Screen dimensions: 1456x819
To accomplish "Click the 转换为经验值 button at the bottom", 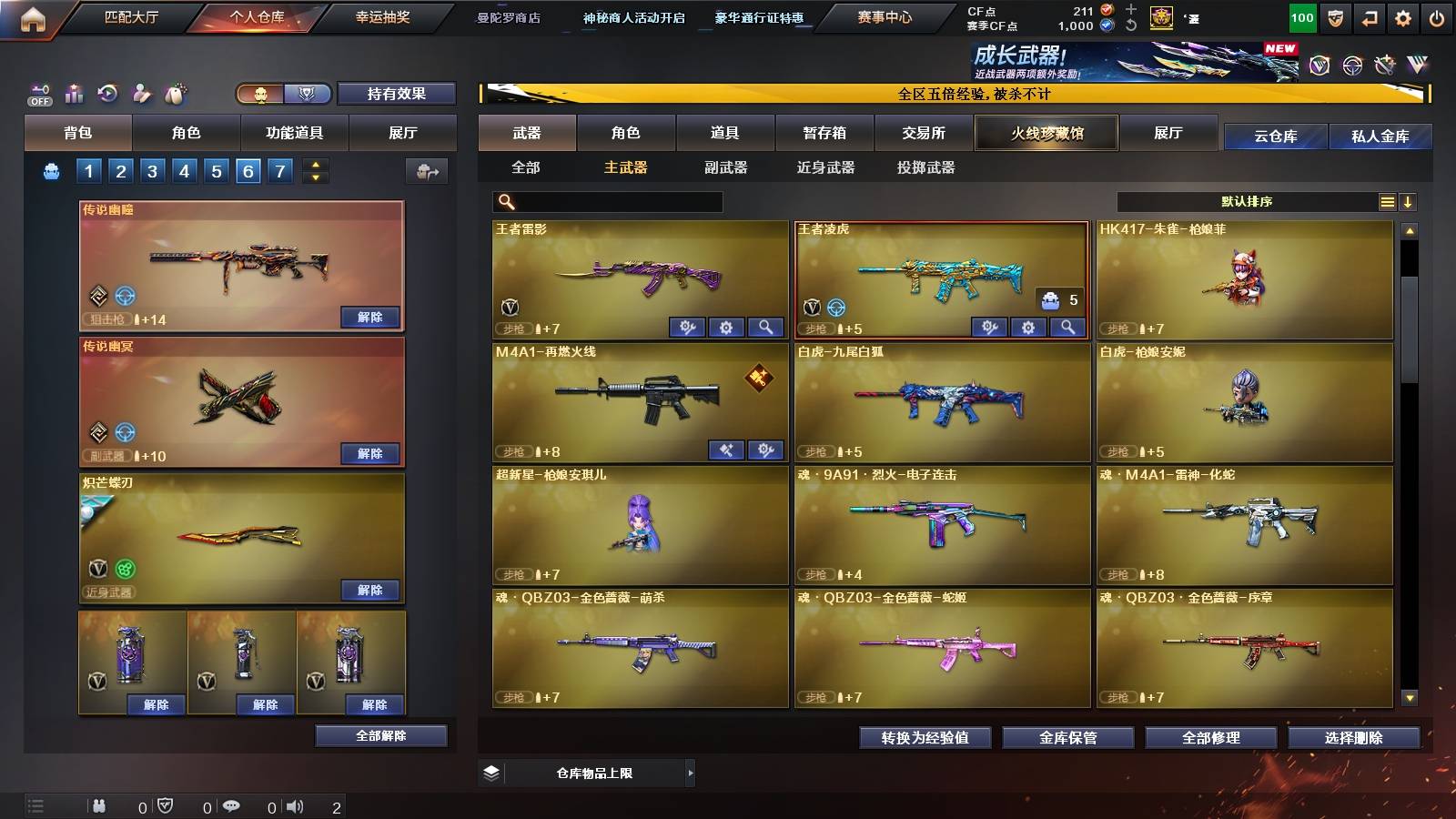I will coord(926,738).
